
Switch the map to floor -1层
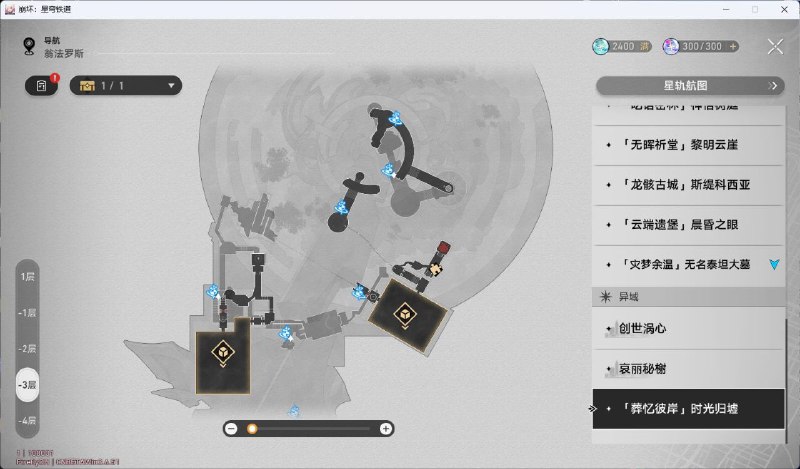click(x=29, y=313)
